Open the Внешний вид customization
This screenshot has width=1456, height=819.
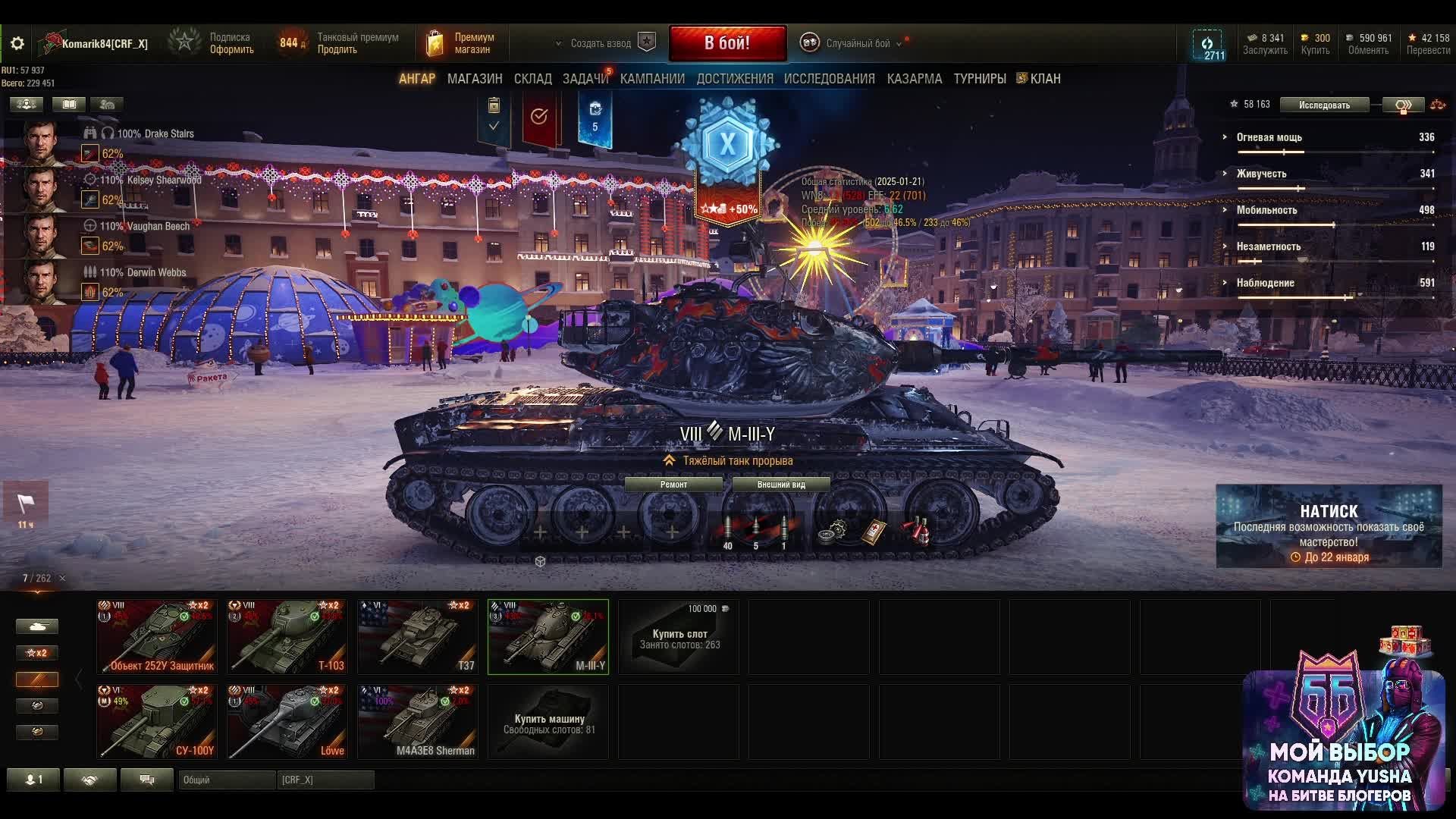click(x=781, y=485)
